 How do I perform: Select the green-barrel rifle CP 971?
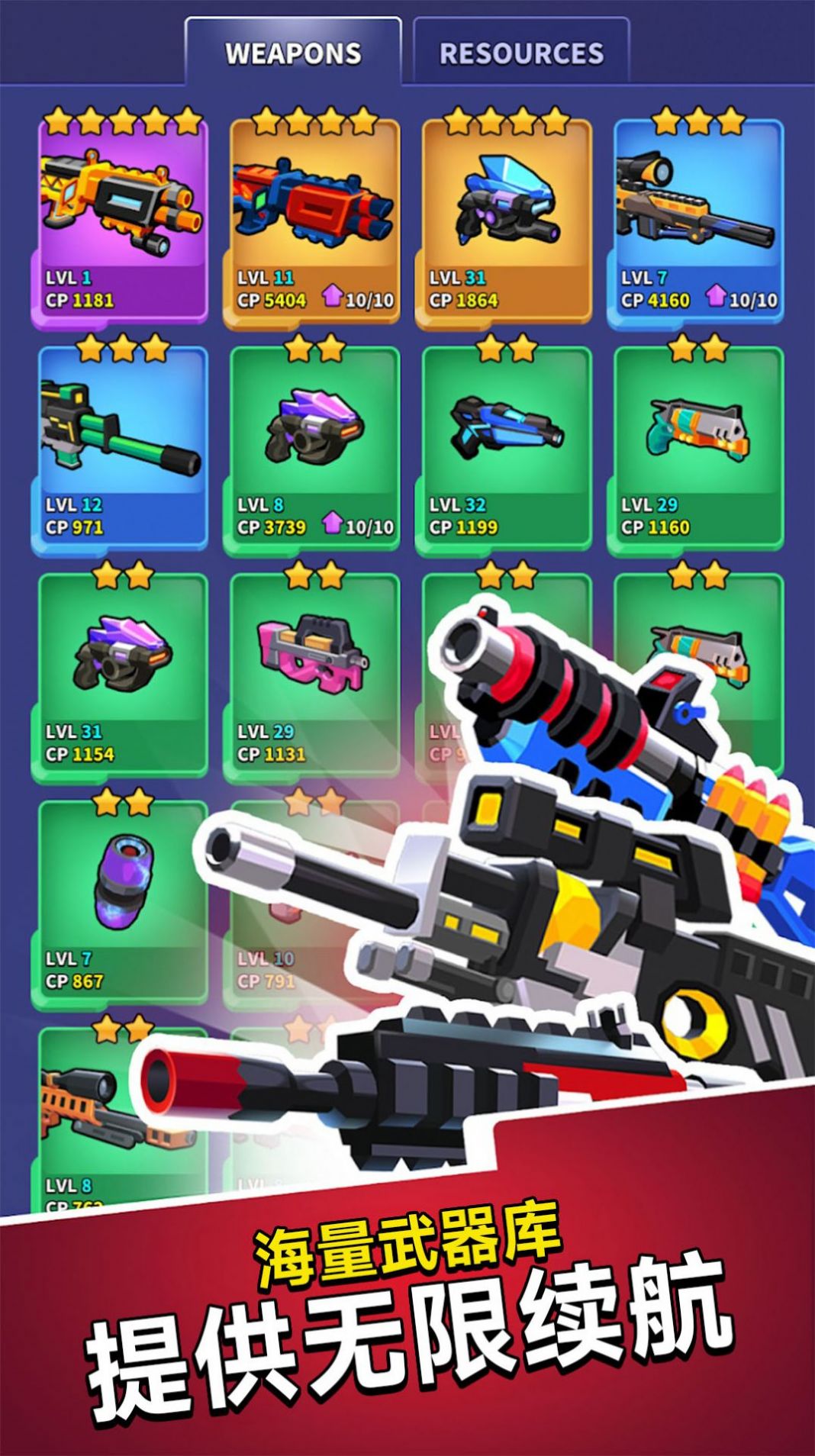coord(121,445)
